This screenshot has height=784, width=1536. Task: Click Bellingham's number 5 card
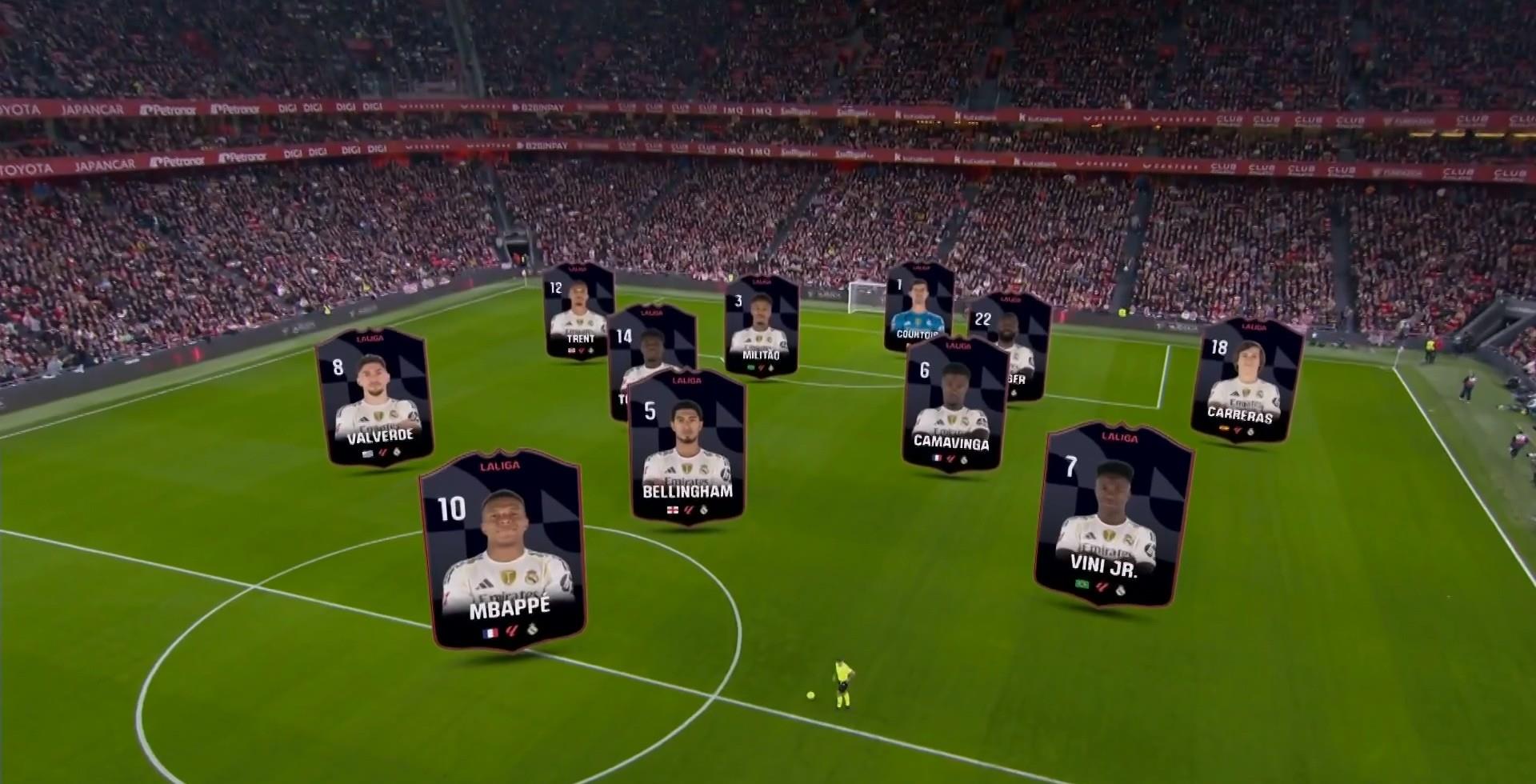click(x=686, y=448)
